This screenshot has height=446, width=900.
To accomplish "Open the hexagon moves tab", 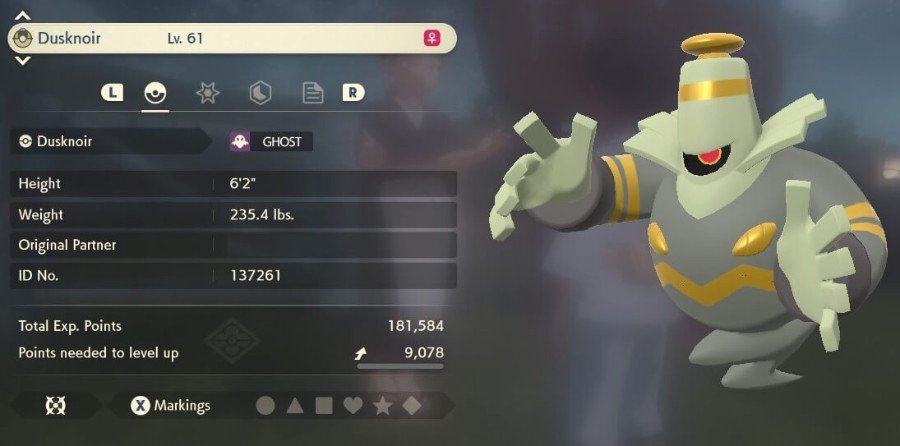I will [260, 94].
